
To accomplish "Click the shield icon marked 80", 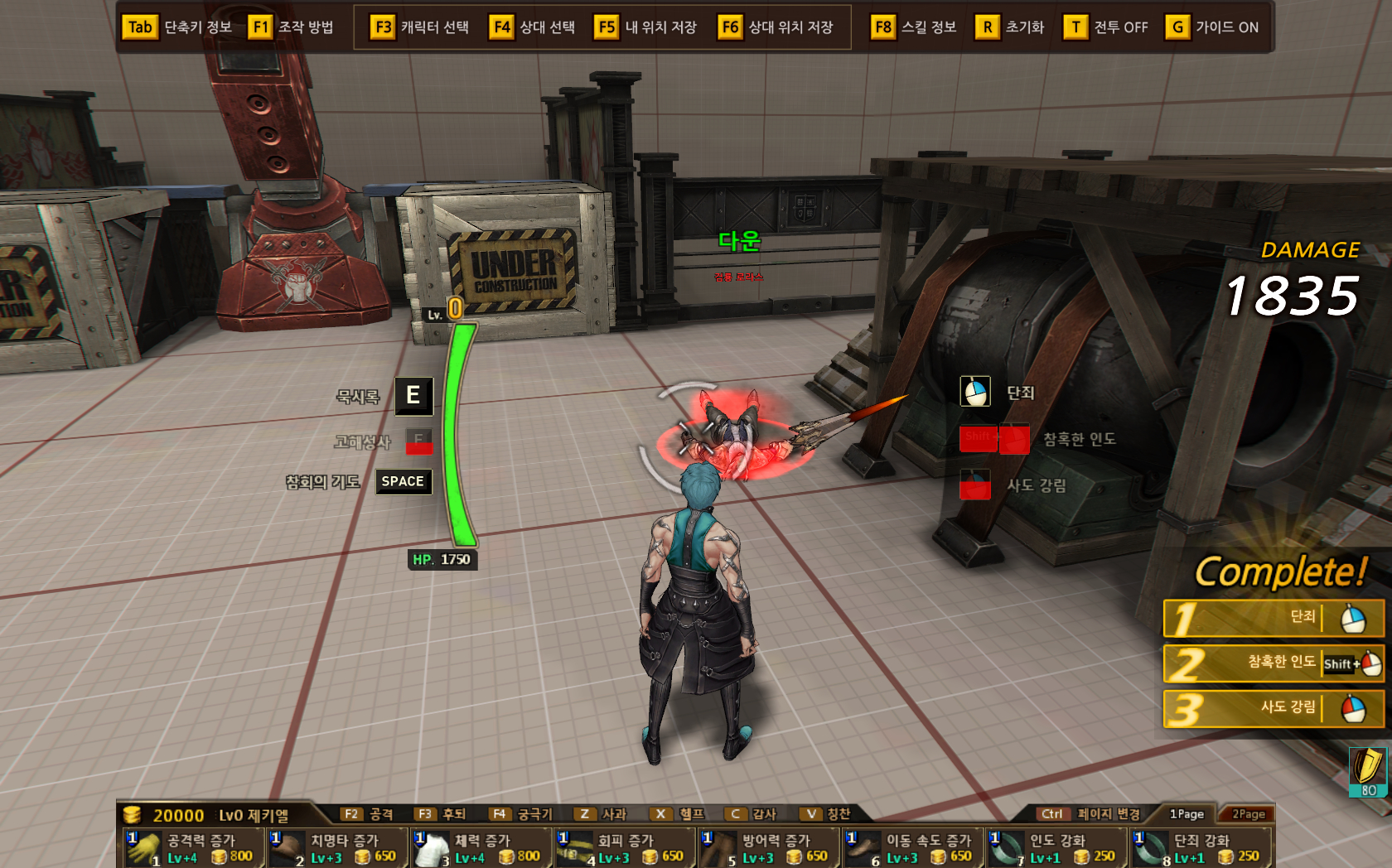I will click(x=1367, y=772).
